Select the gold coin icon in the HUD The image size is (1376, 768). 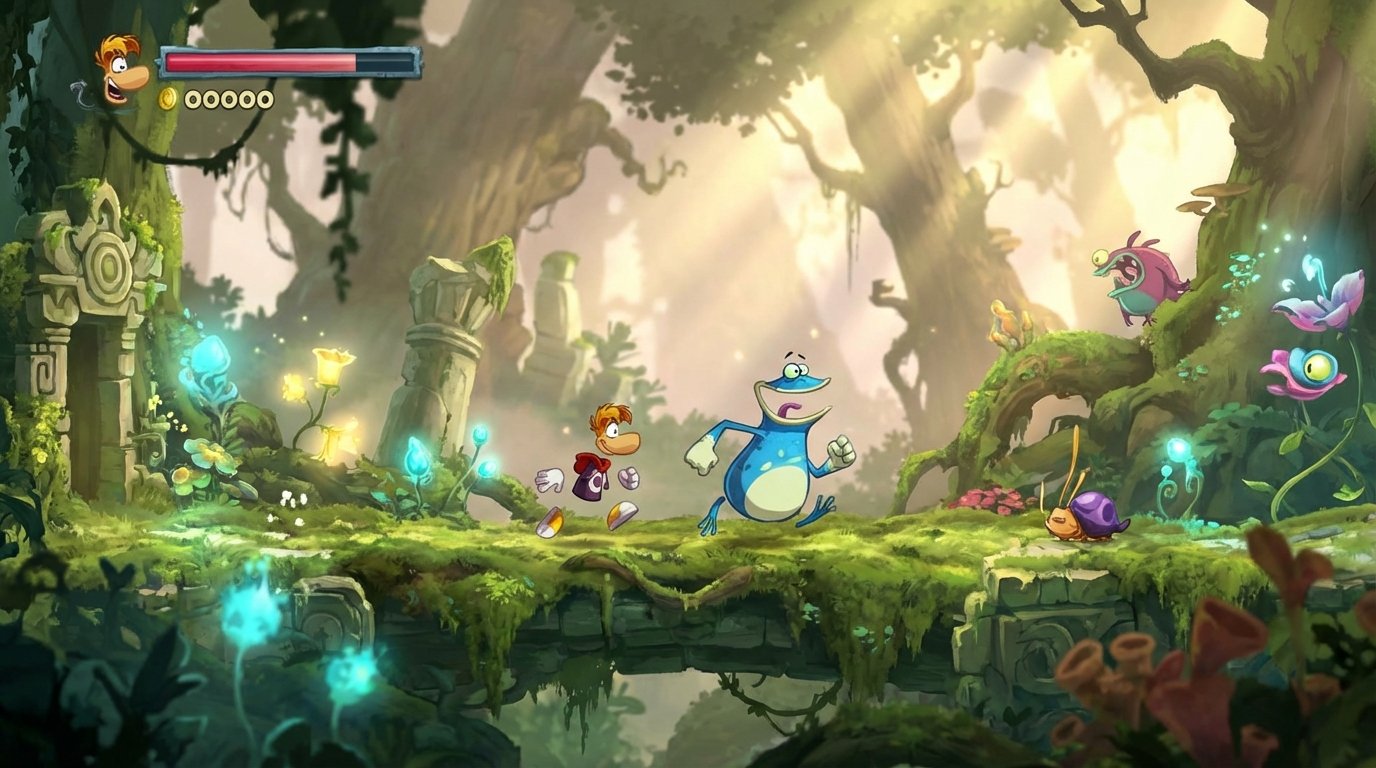point(166,98)
